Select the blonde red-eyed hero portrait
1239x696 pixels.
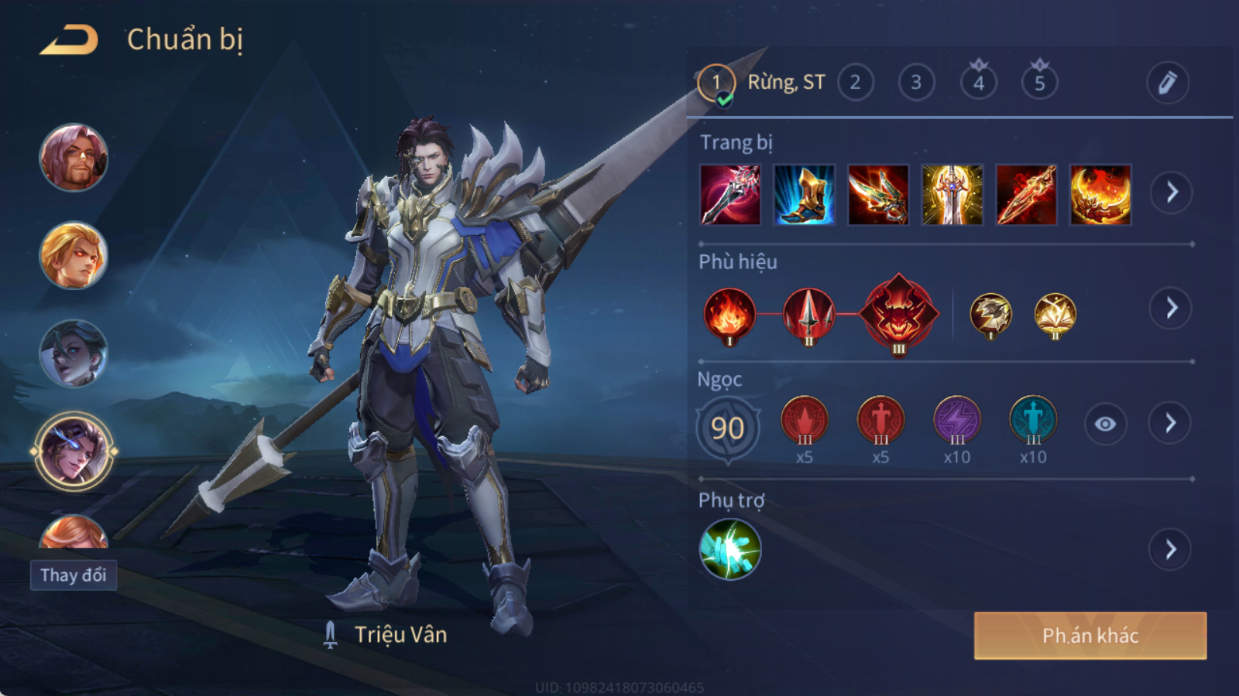pos(73,255)
